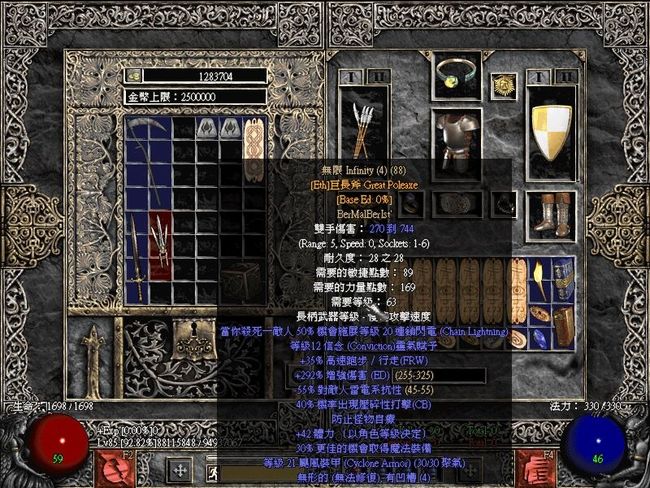Click the equipped golden amulet

click(504, 86)
